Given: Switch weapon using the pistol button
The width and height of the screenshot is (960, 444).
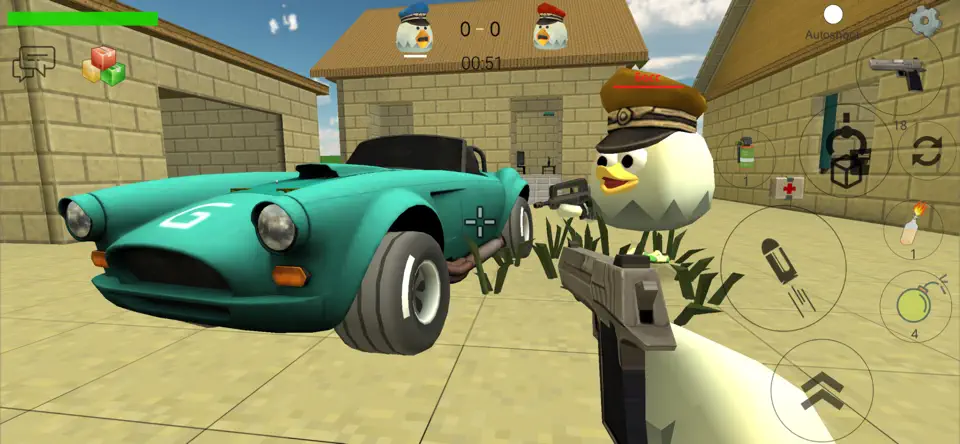Looking at the screenshot, I should pos(896,72).
